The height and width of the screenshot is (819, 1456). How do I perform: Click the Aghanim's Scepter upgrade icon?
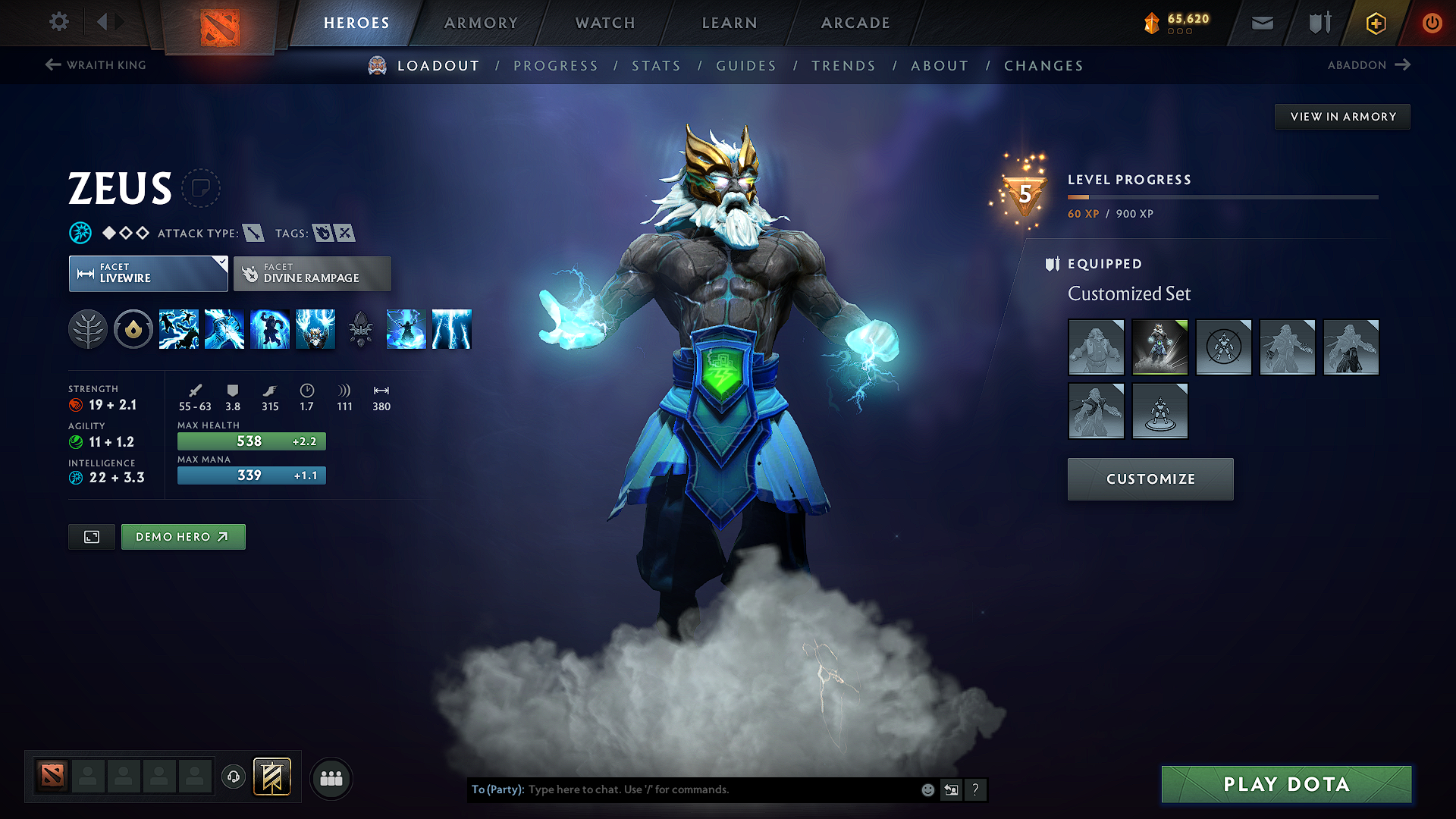tap(360, 328)
